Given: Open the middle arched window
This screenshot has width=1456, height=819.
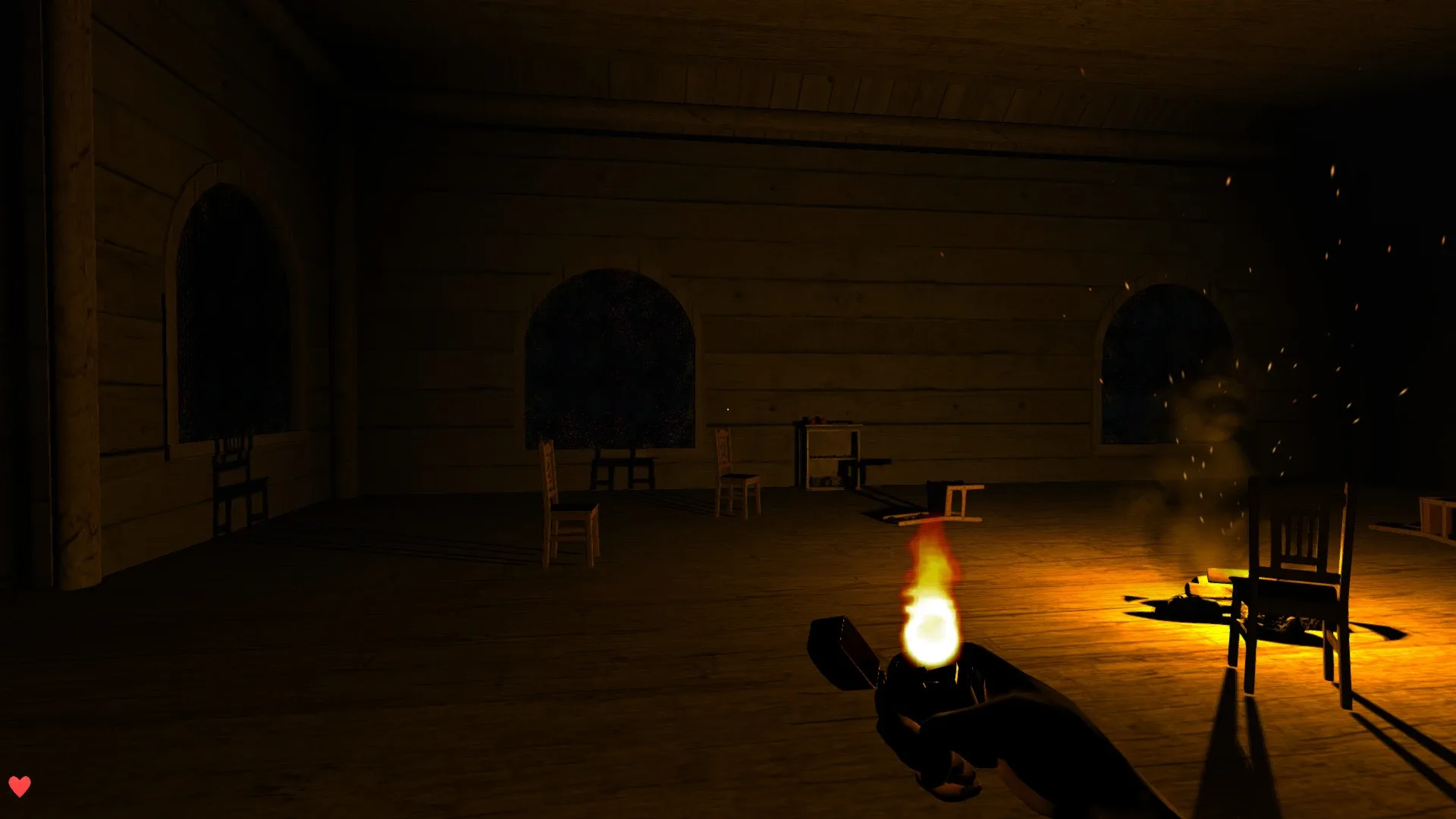Looking at the screenshot, I should pos(610,356).
